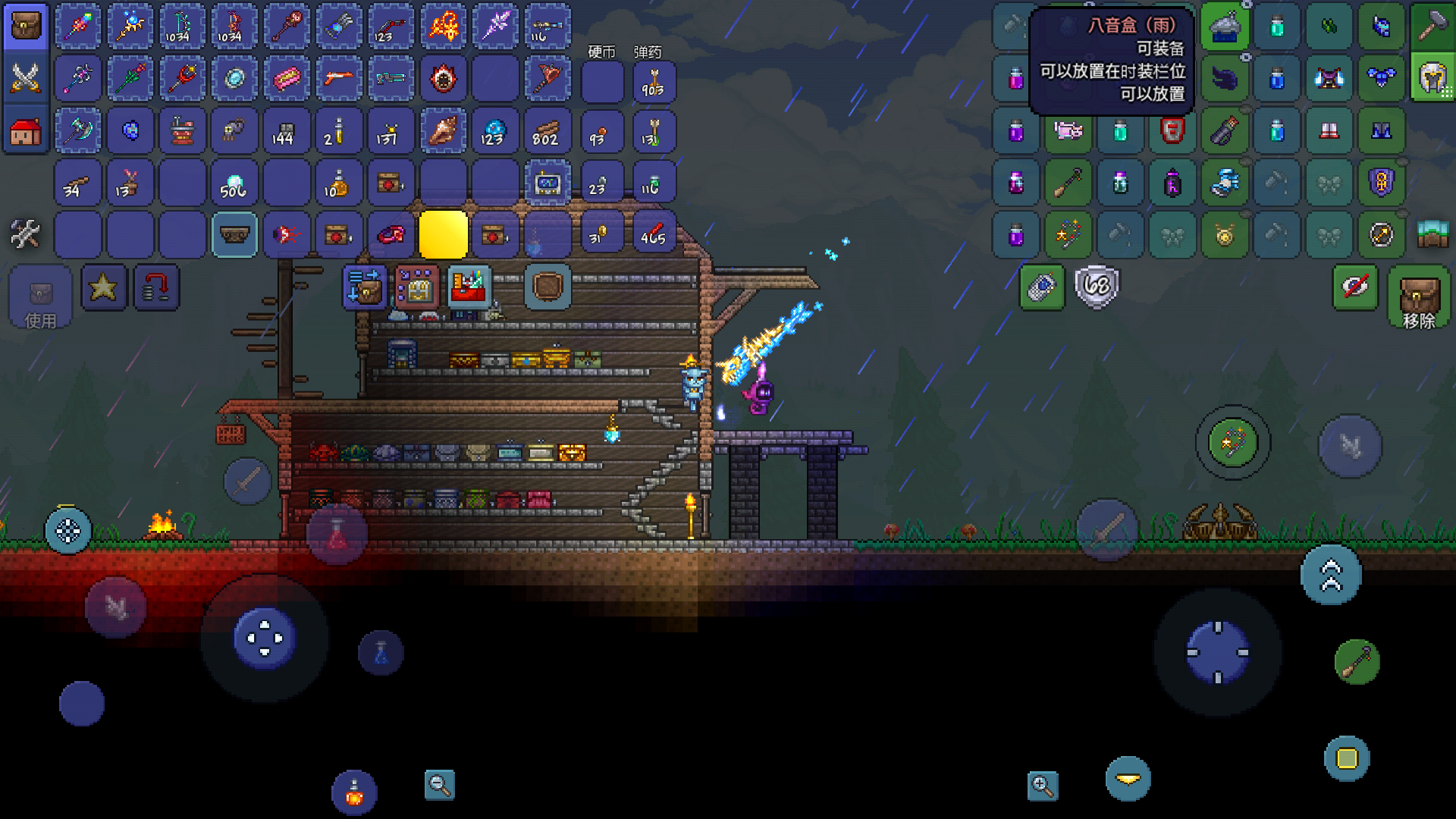This screenshot has height=819, width=1456.
Task: Activate the grappling hook button
Action: 1356,661
